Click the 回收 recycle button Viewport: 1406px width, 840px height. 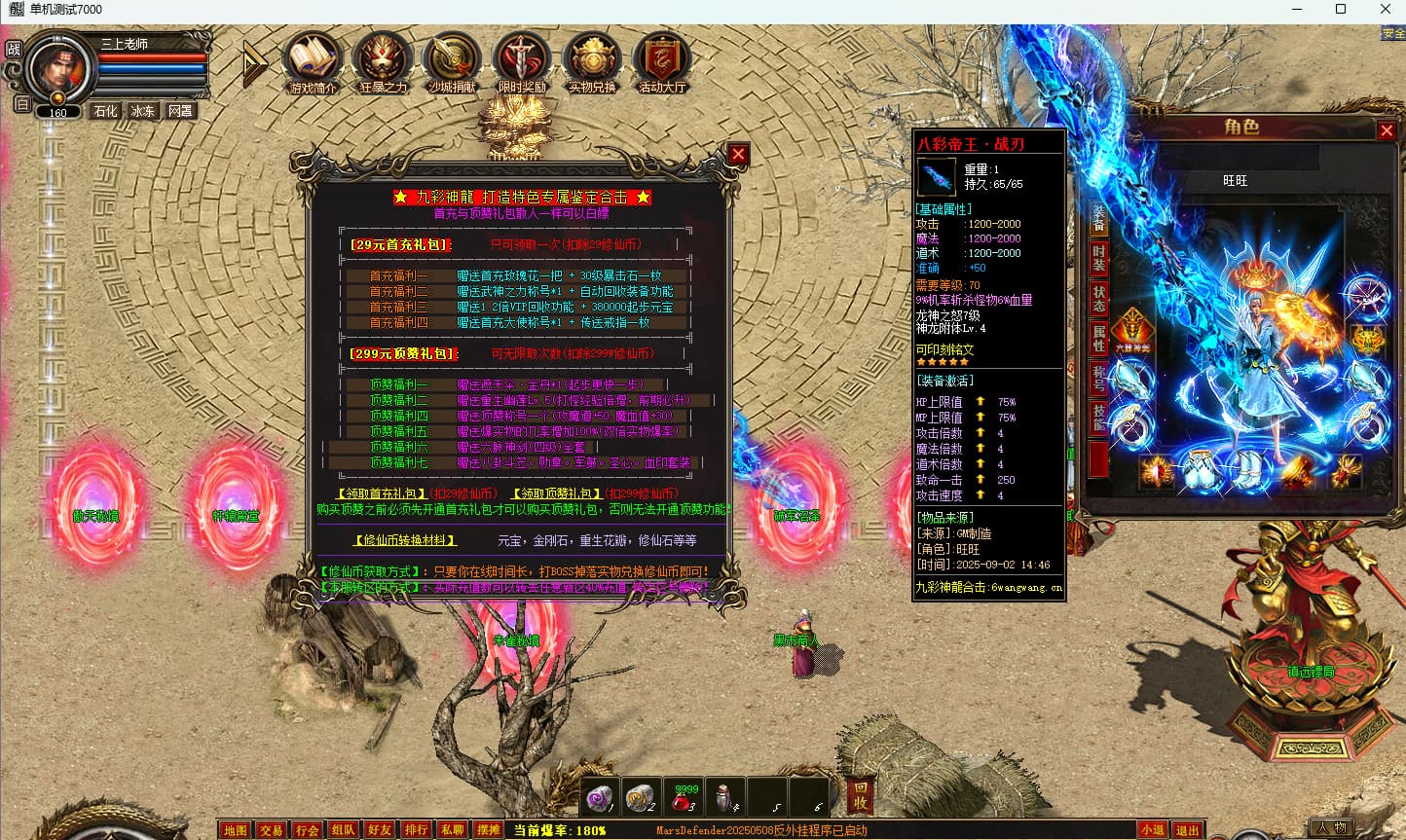tap(860, 795)
